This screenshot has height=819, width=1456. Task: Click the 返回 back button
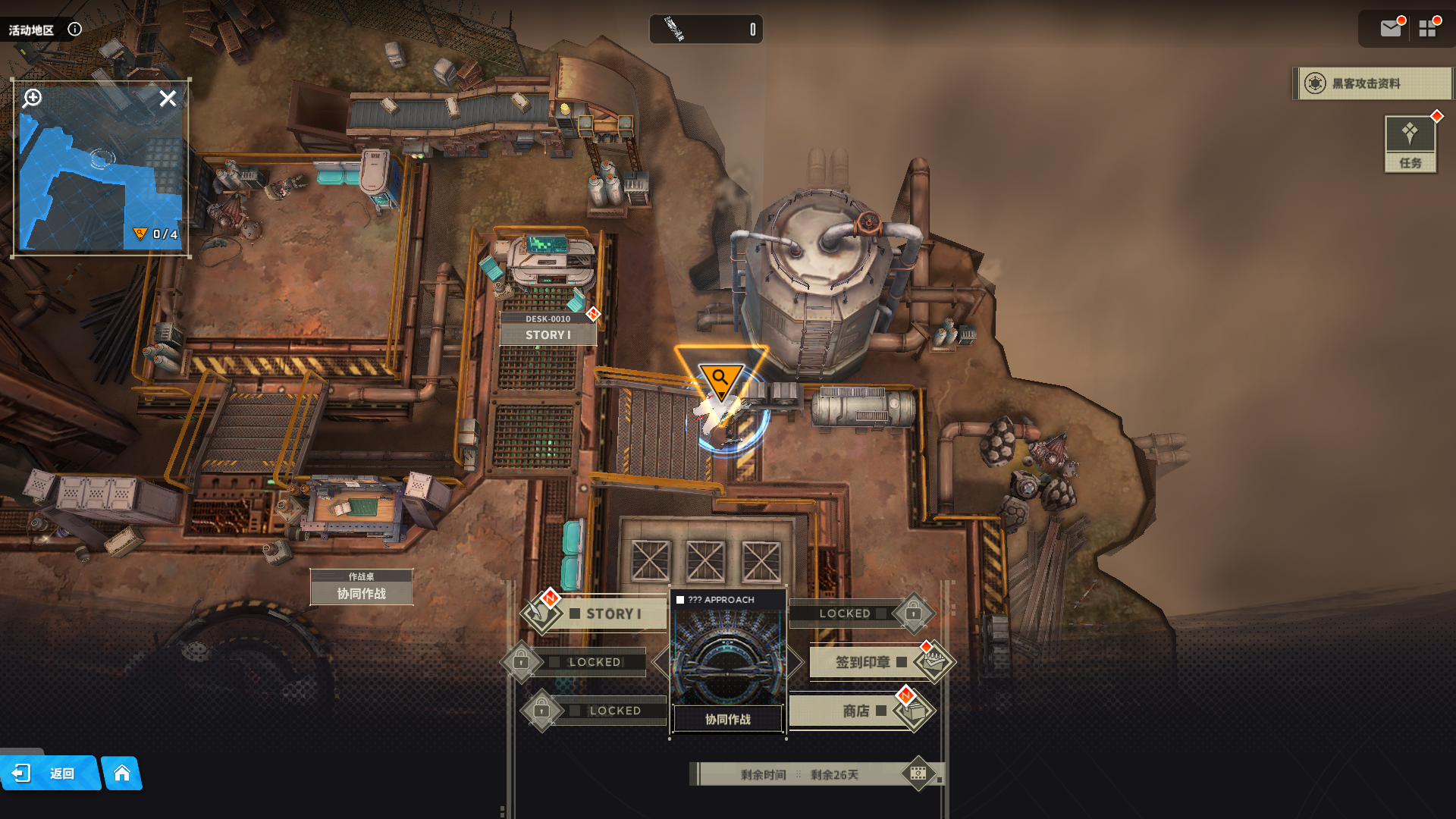[49, 773]
